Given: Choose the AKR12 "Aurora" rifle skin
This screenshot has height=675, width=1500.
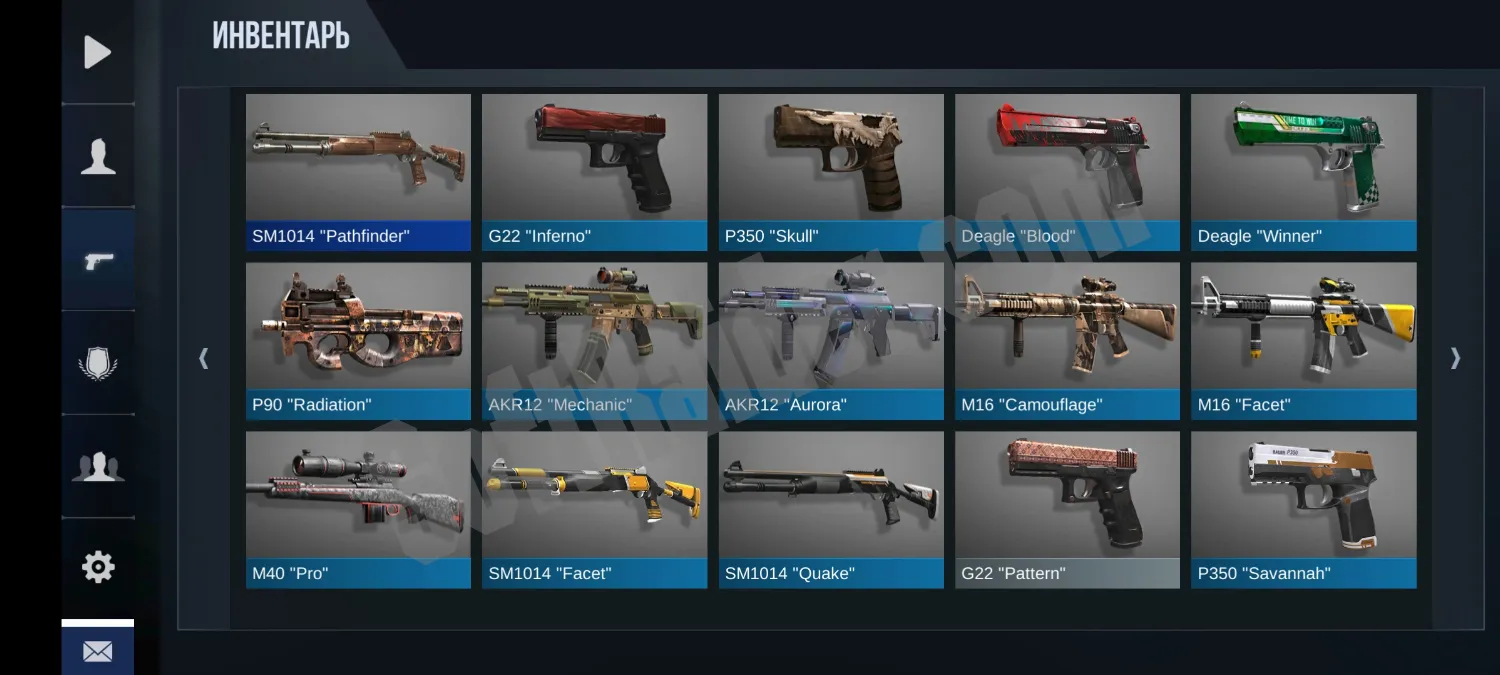Looking at the screenshot, I should point(831,340).
